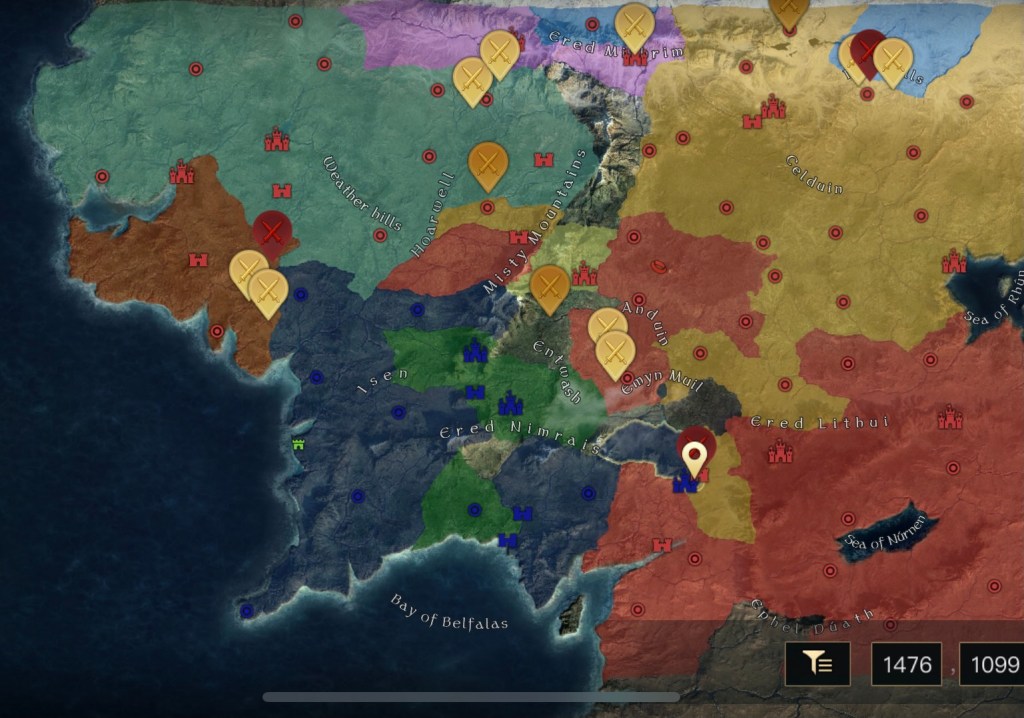This screenshot has height=718, width=1024.
Task: Select the yellow swords marker at Ered Mithrim
Action: point(634,24)
